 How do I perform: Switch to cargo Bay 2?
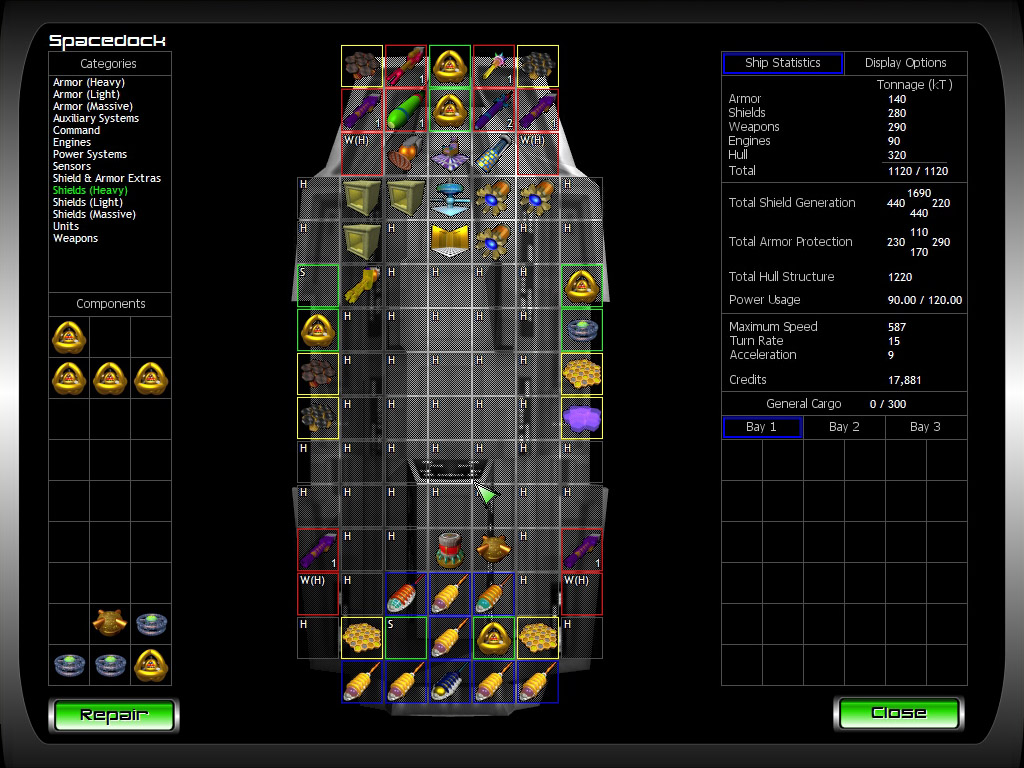point(844,427)
